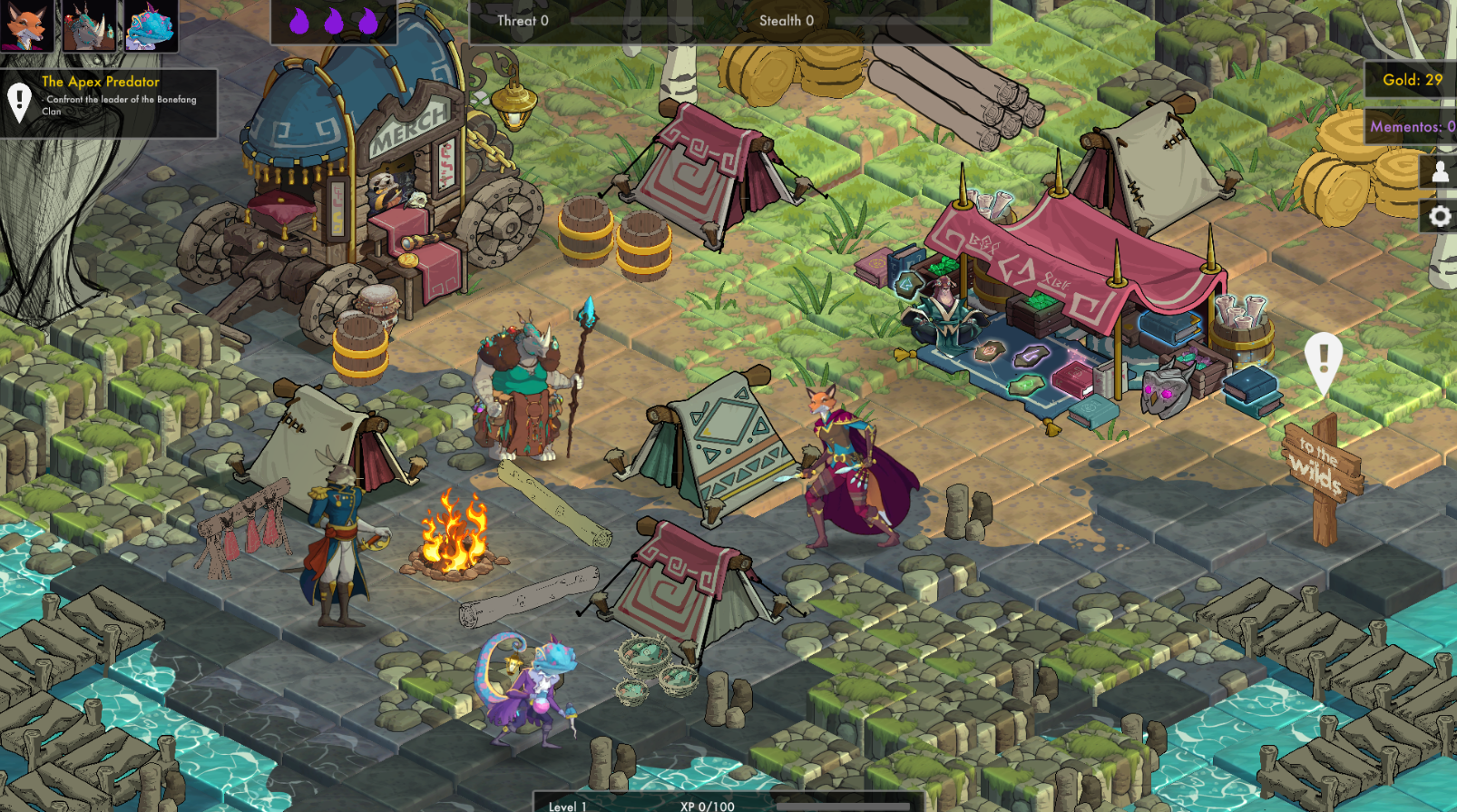Select the fox party member portrait
Viewport: 1457px width, 812px height.
click(27, 25)
